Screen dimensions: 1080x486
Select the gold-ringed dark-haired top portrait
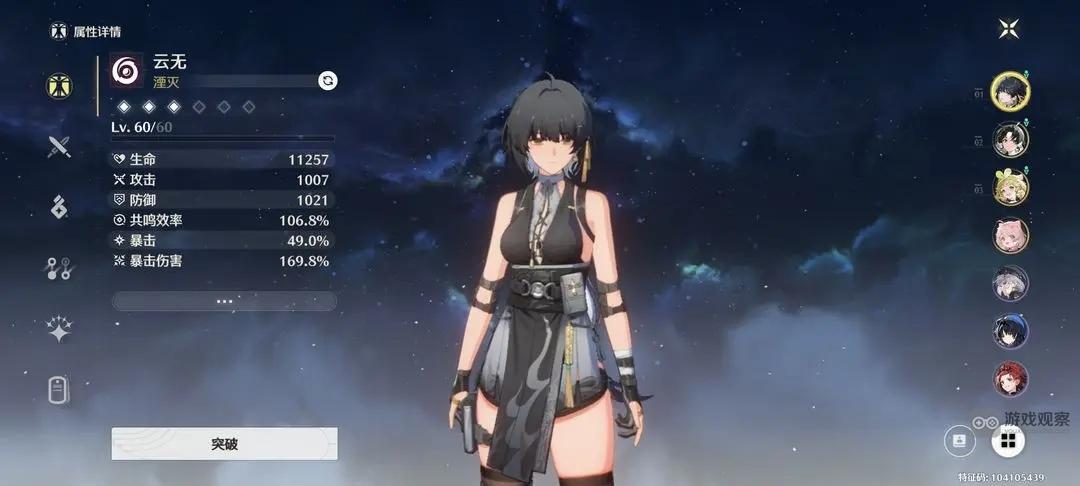(x=1010, y=92)
